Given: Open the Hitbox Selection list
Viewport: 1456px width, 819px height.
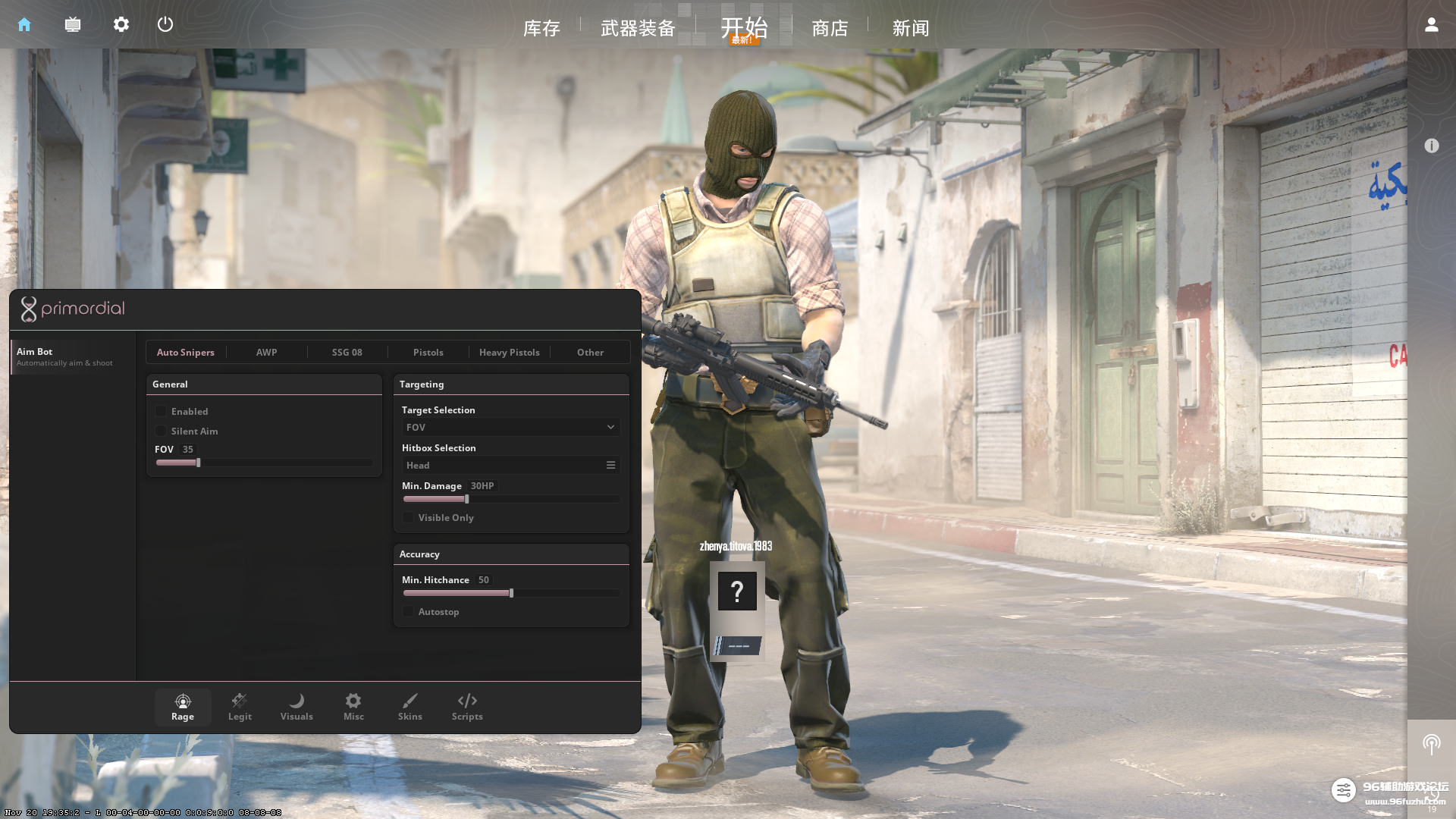Looking at the screenshot, I should click(x=510, y=465).
